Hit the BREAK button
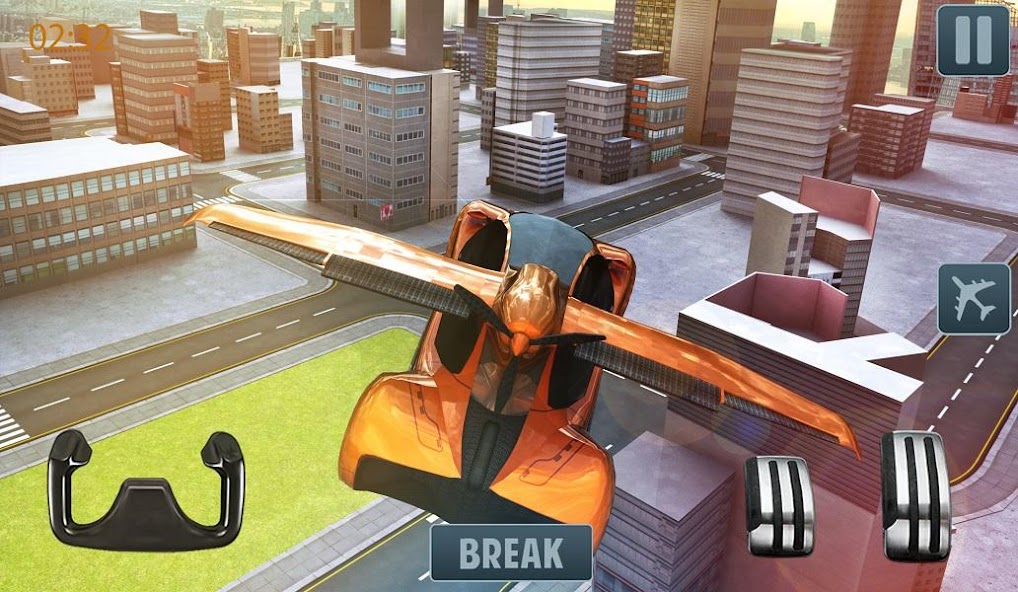Viewport: 1018px width, 592px height. pyautogui.click(x=510, y=552)
